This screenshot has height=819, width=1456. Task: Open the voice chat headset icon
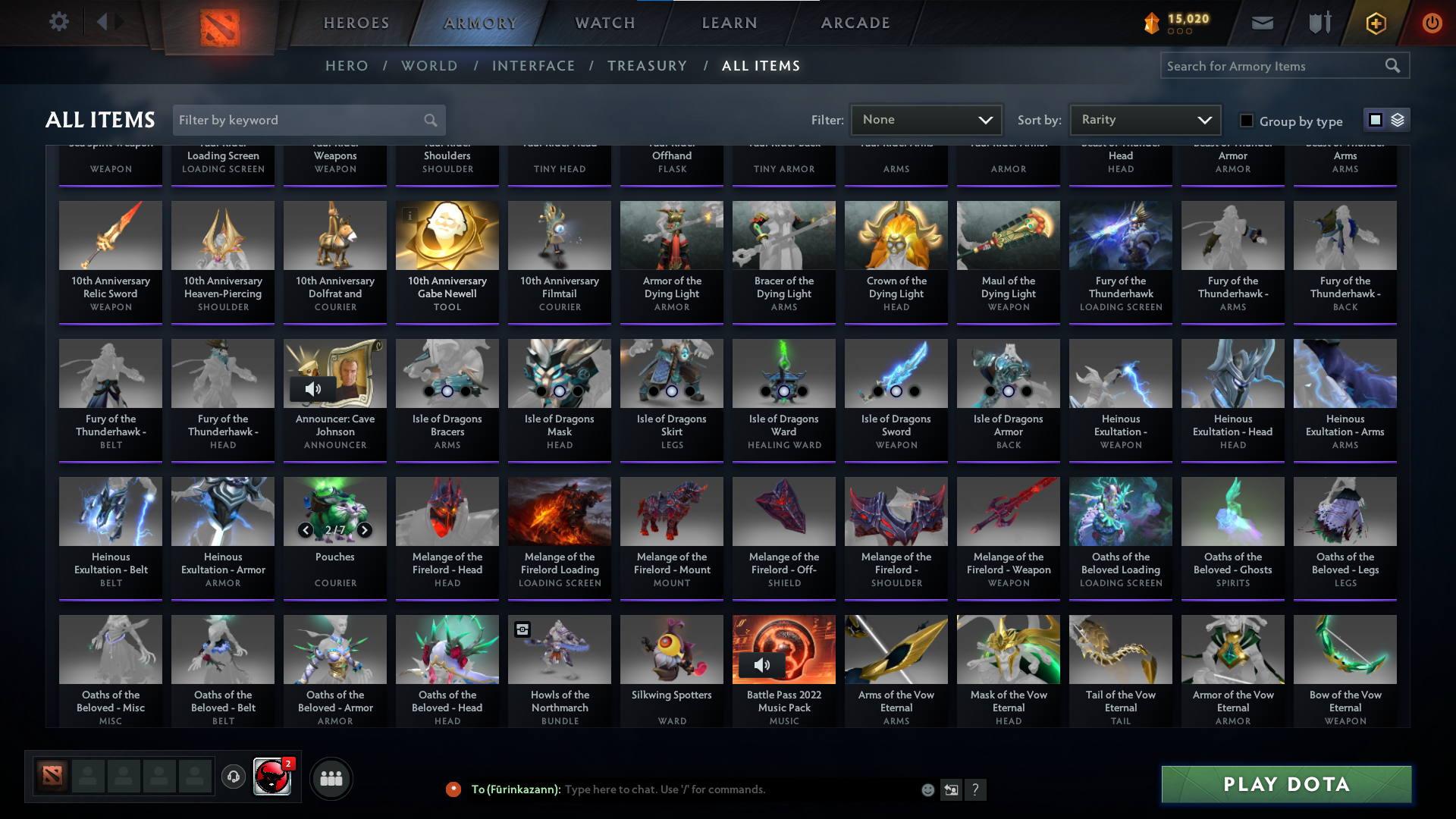point(233,778)
